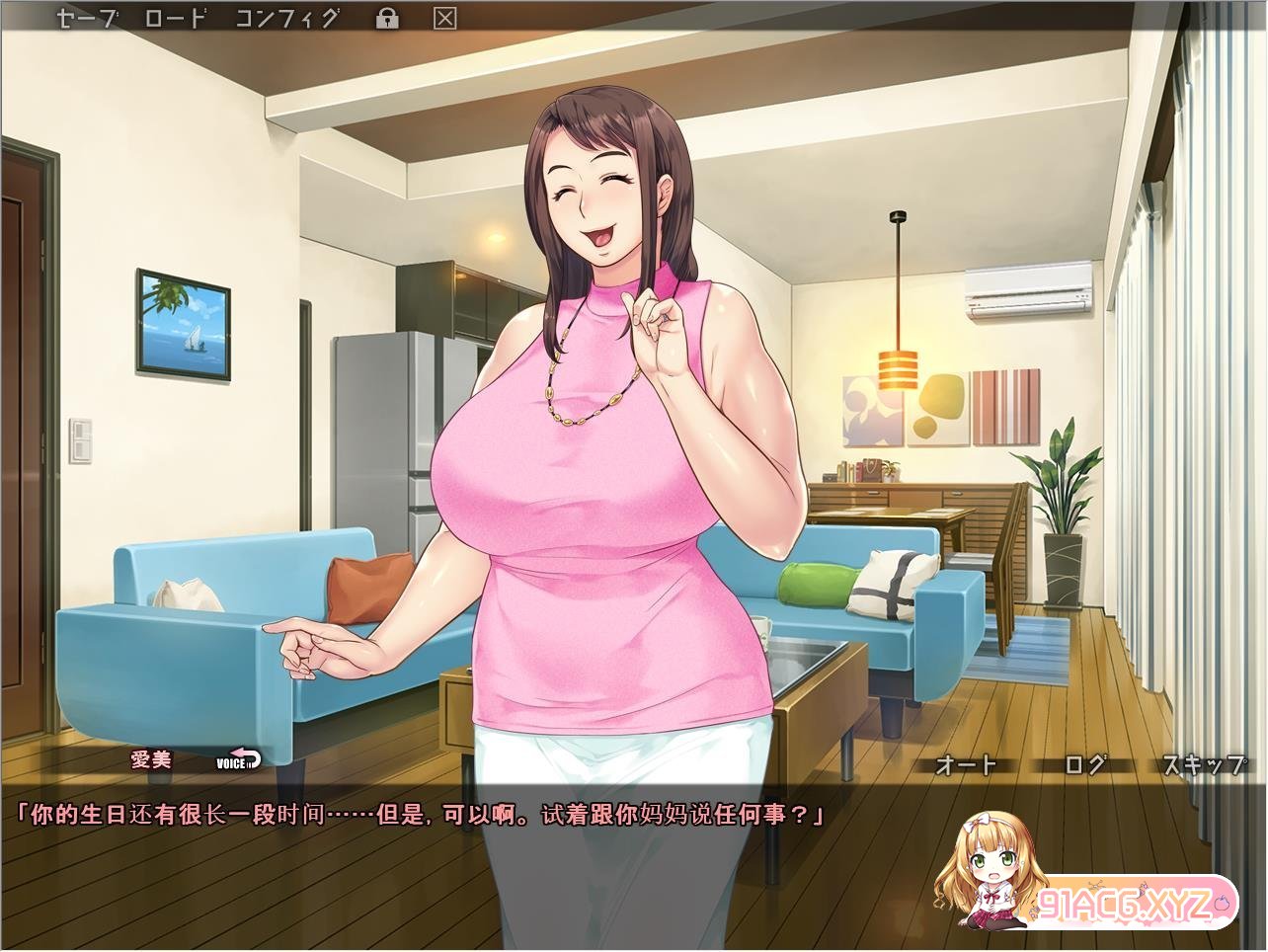This screenshot has width=1268, height=952.
Task: Activate スキップ (Skip) mode
Action: (1204, 764)
